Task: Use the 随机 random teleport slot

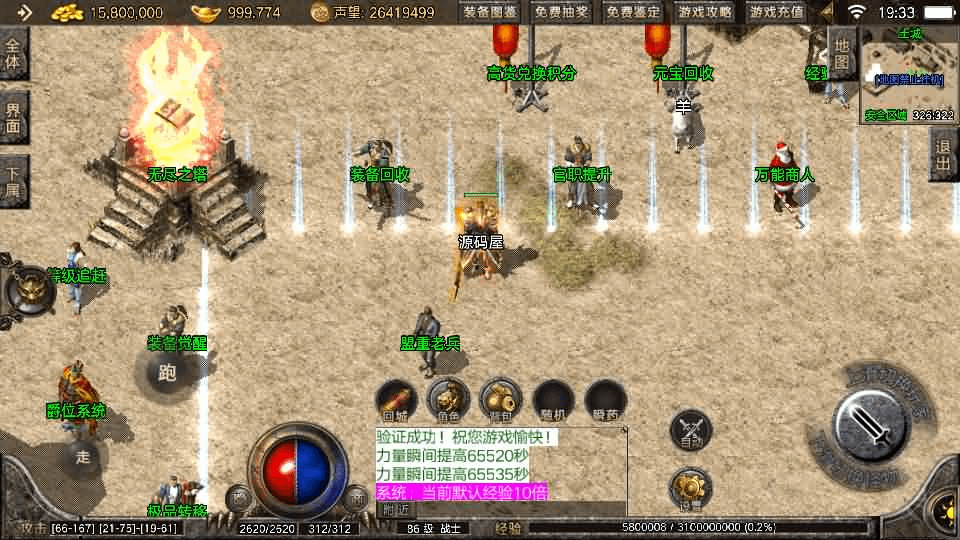Action: tap(553, 400)
